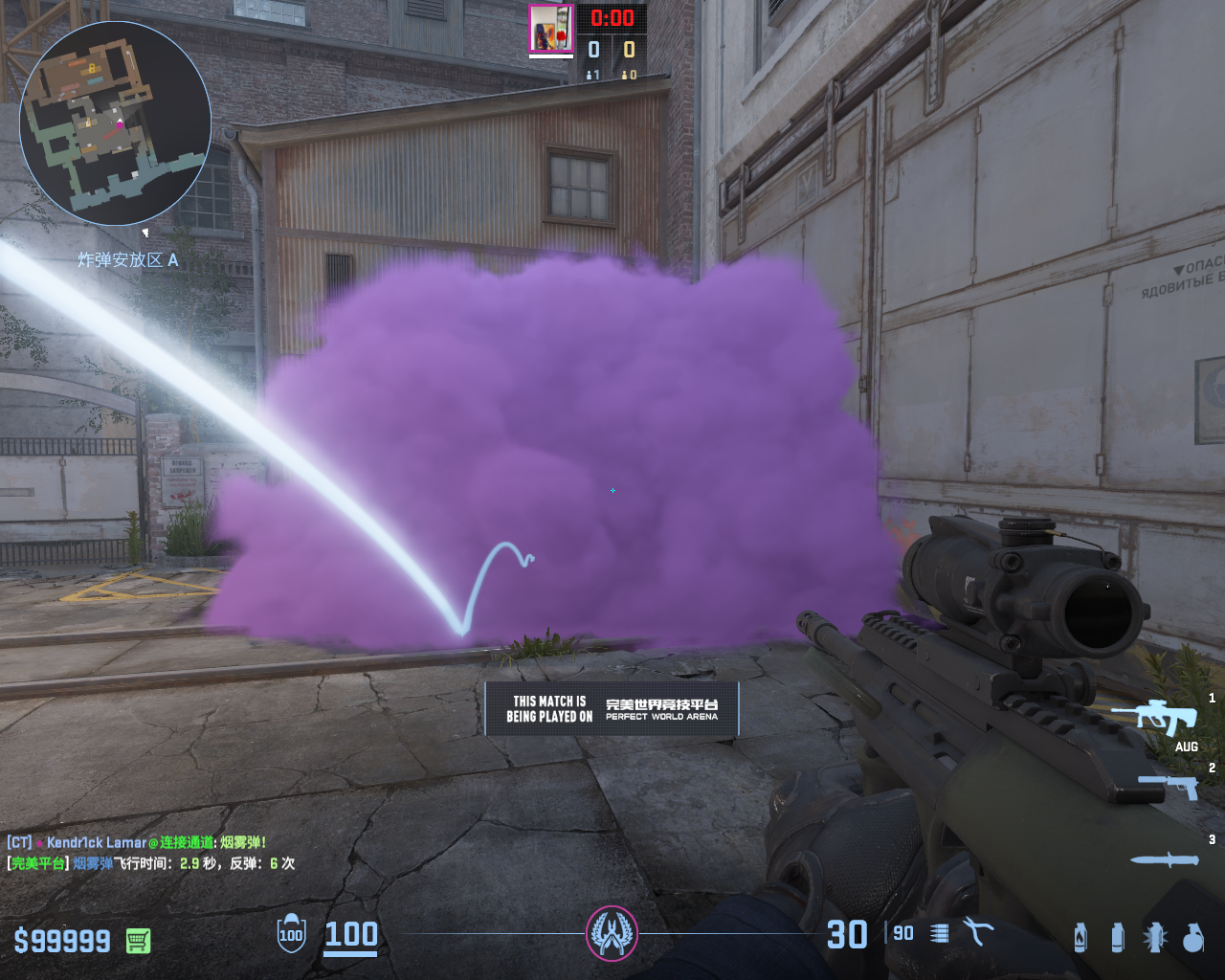
Task: Select the knife weapon slot
Action: click(1164, 860)
